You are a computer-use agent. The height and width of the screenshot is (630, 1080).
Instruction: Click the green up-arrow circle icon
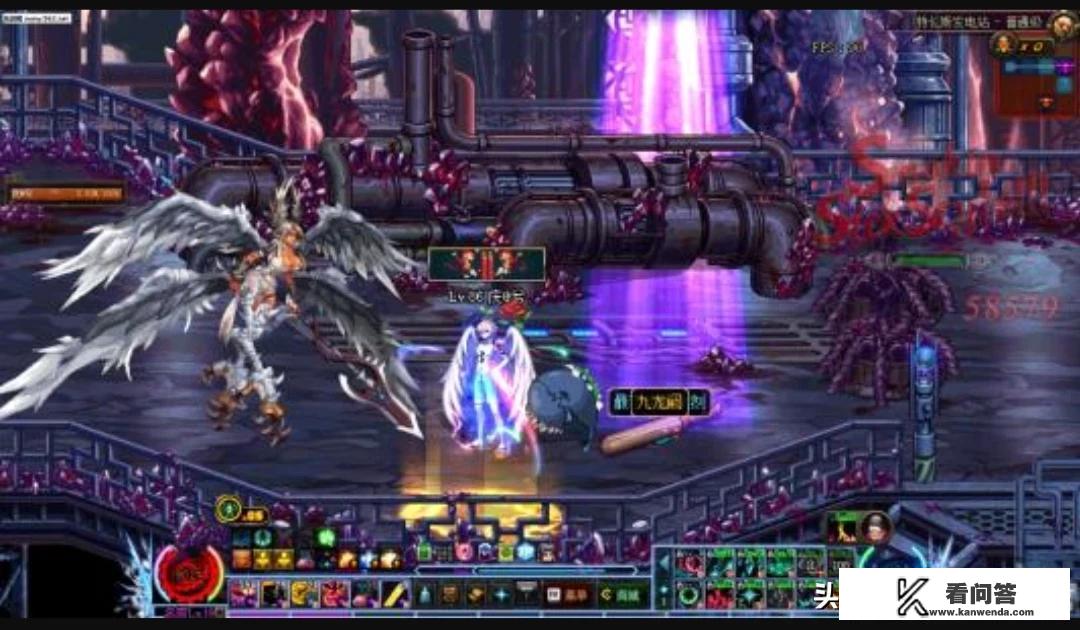click(229, 512)
